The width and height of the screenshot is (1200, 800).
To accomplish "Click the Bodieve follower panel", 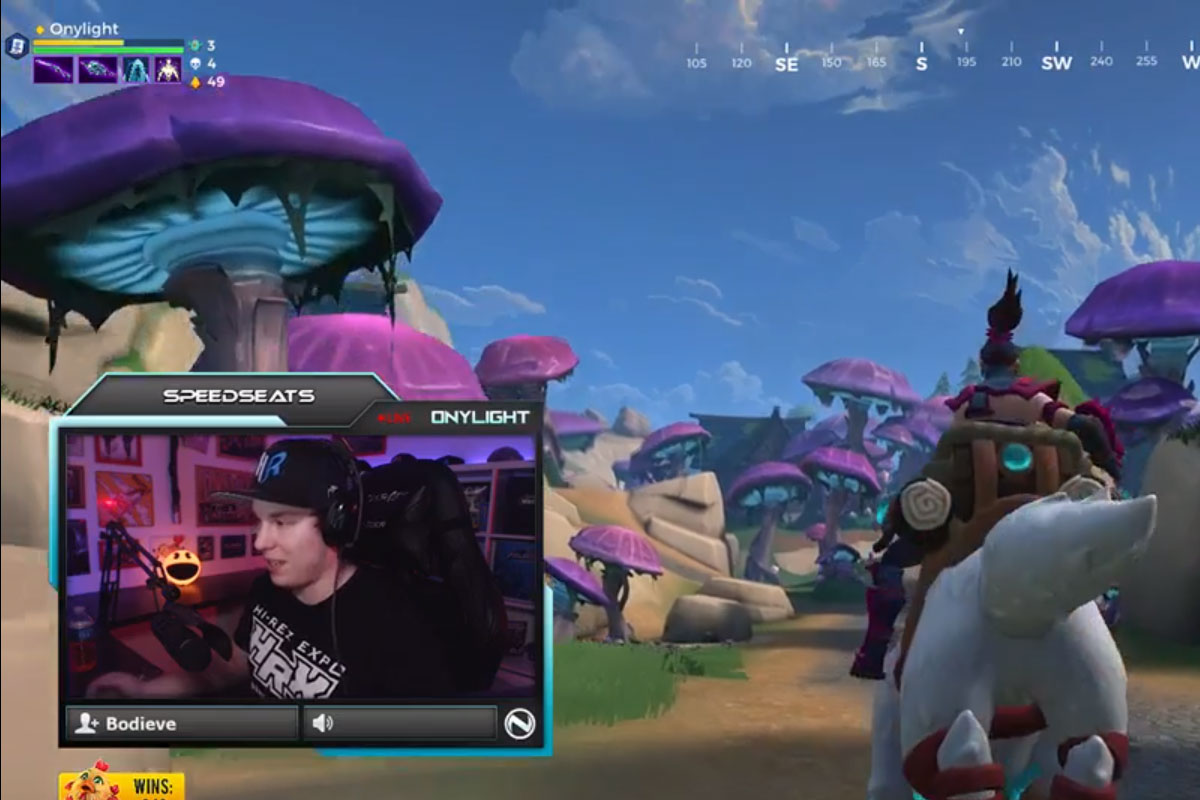I will pos(181,723).
